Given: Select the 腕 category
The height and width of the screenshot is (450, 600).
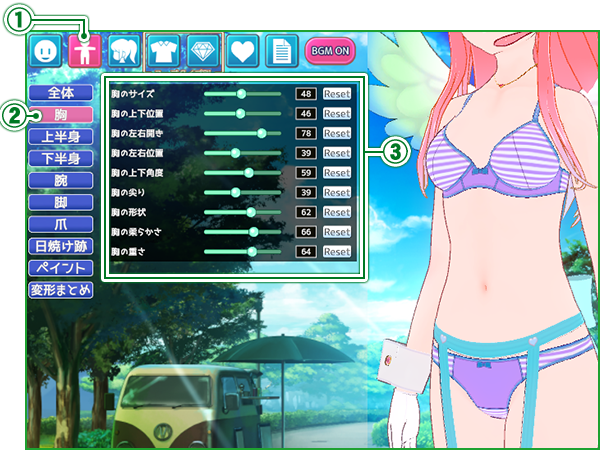Looking at the screenshot, I should [61, 180].
